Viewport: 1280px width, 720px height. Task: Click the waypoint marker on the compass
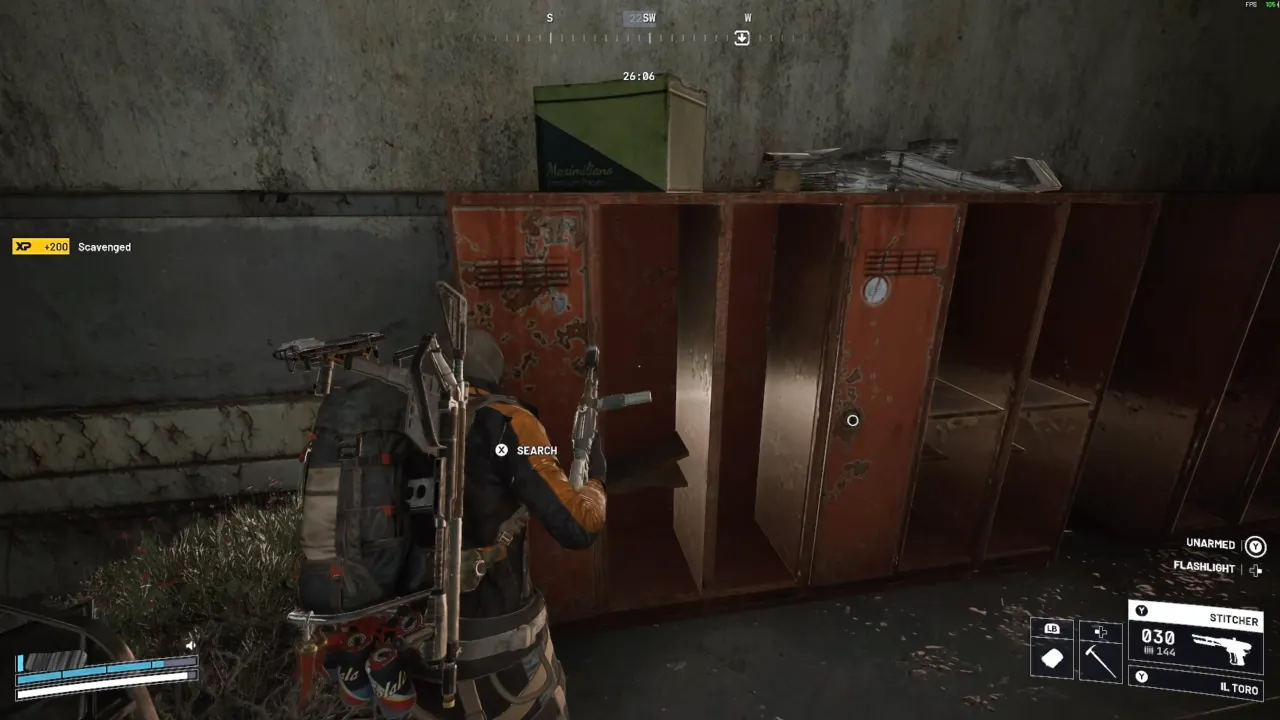(x=741, y=37)
